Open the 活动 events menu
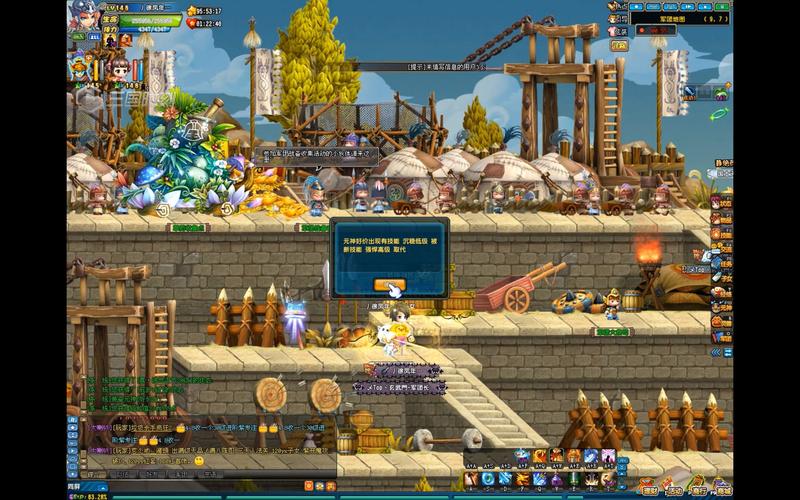The width and height of the screenshot is (800, 500). [x=675, y=489]
